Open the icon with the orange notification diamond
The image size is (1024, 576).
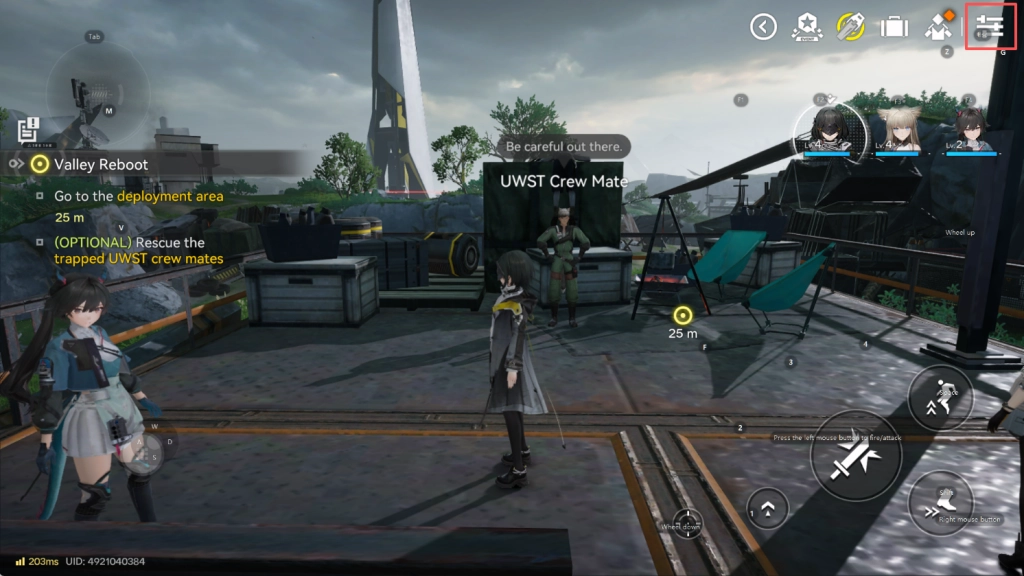(x=939, y=27)
